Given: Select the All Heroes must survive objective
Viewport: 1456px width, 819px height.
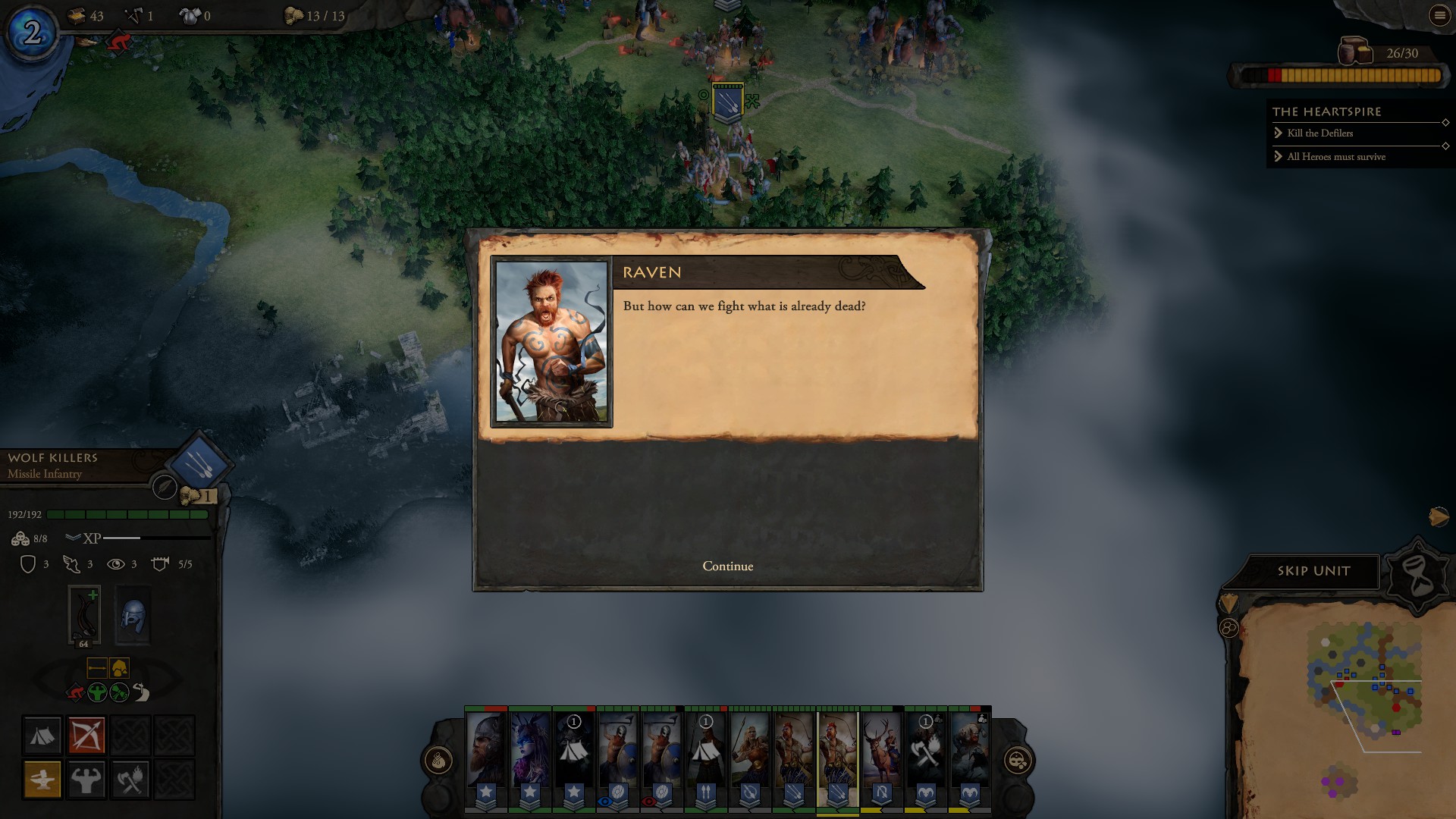Looking at the screenshot, I should click(x=1335, y=157).
